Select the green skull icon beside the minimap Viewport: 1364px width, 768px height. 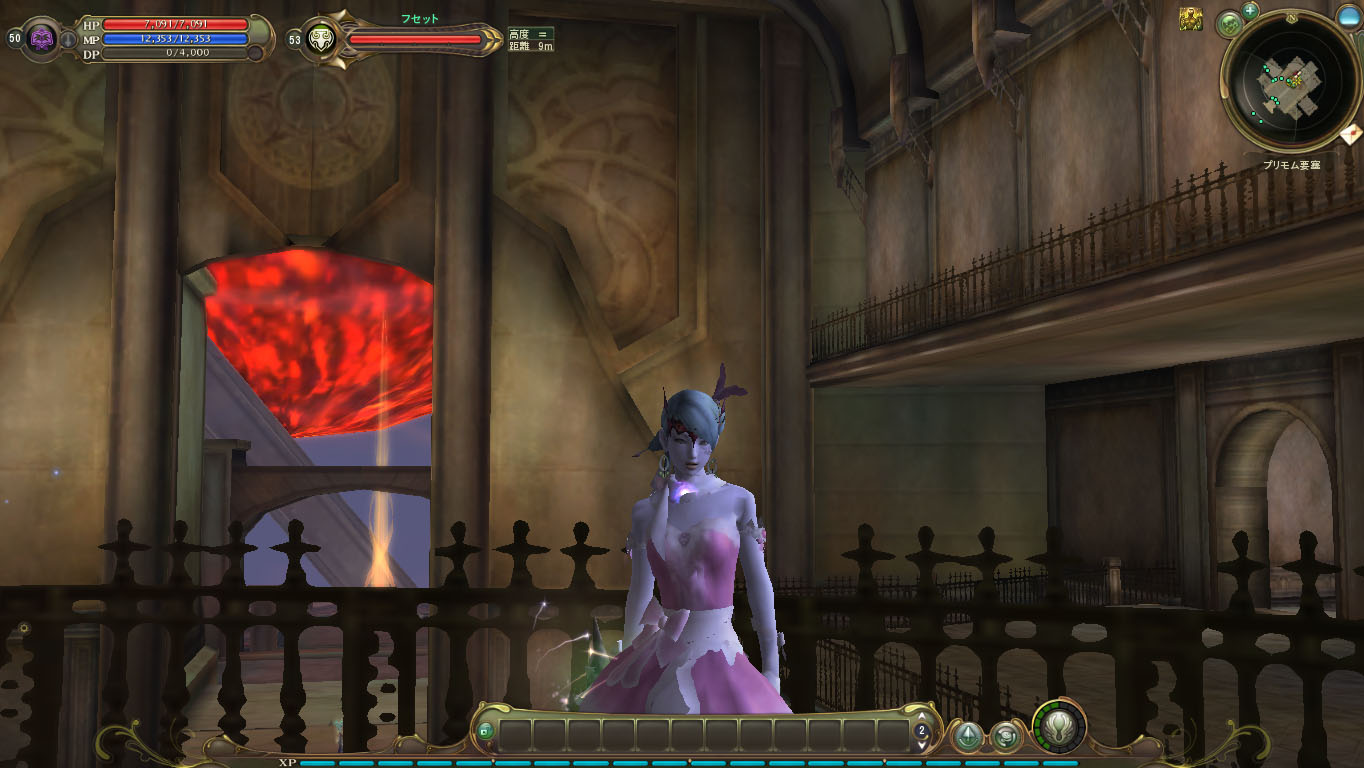pos(1230,24)
